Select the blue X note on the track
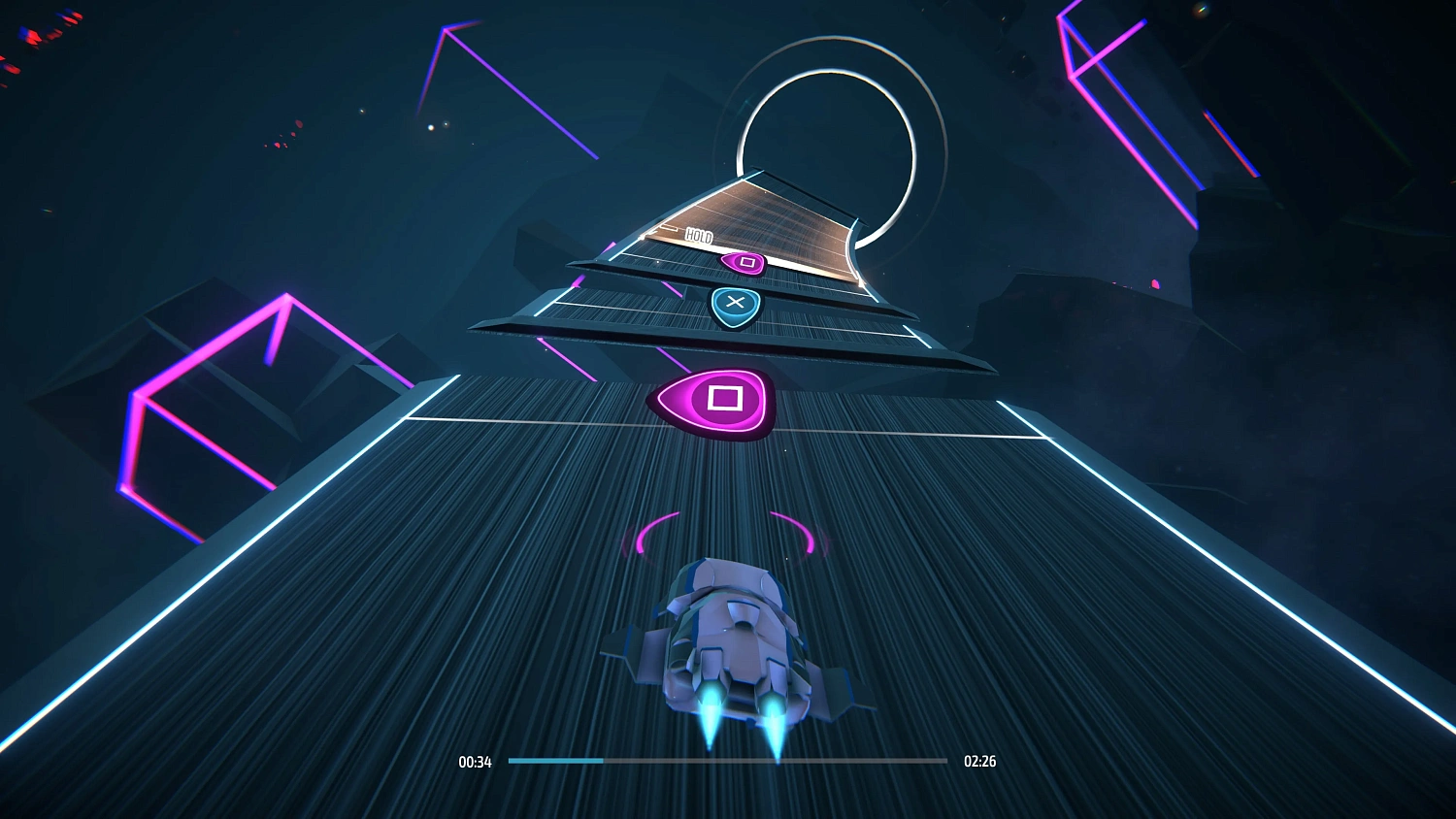Image resolution: width=1456 pixels, height=819 pixels. click(735, 304)
